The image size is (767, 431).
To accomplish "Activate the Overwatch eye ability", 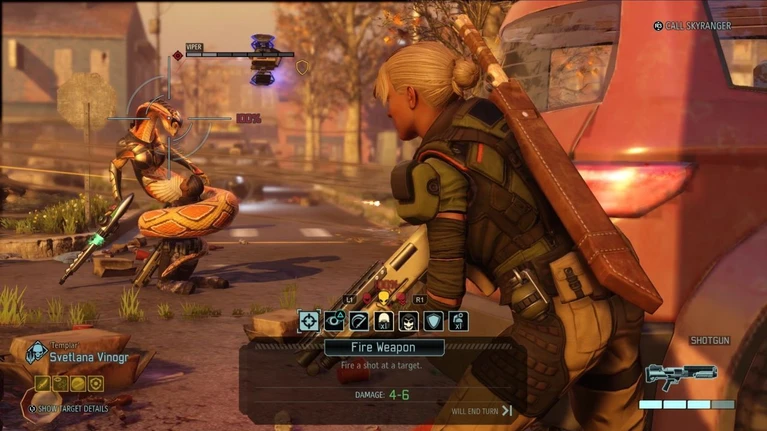I will [334, 321].
